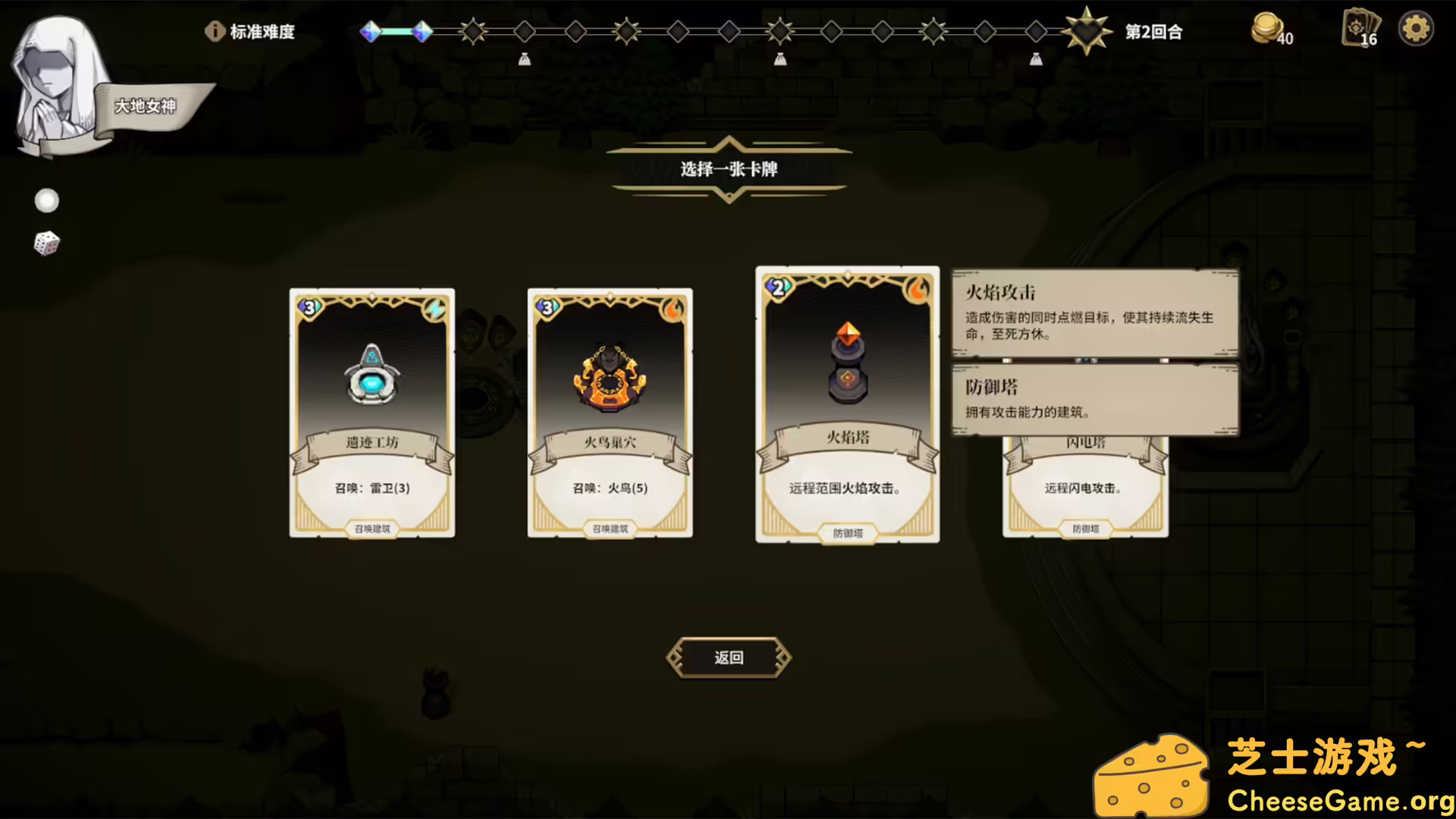Click the 标准难度 info icon
Image resolution: width=1456 pixels, height=819 pixels.
click(215, 32)
